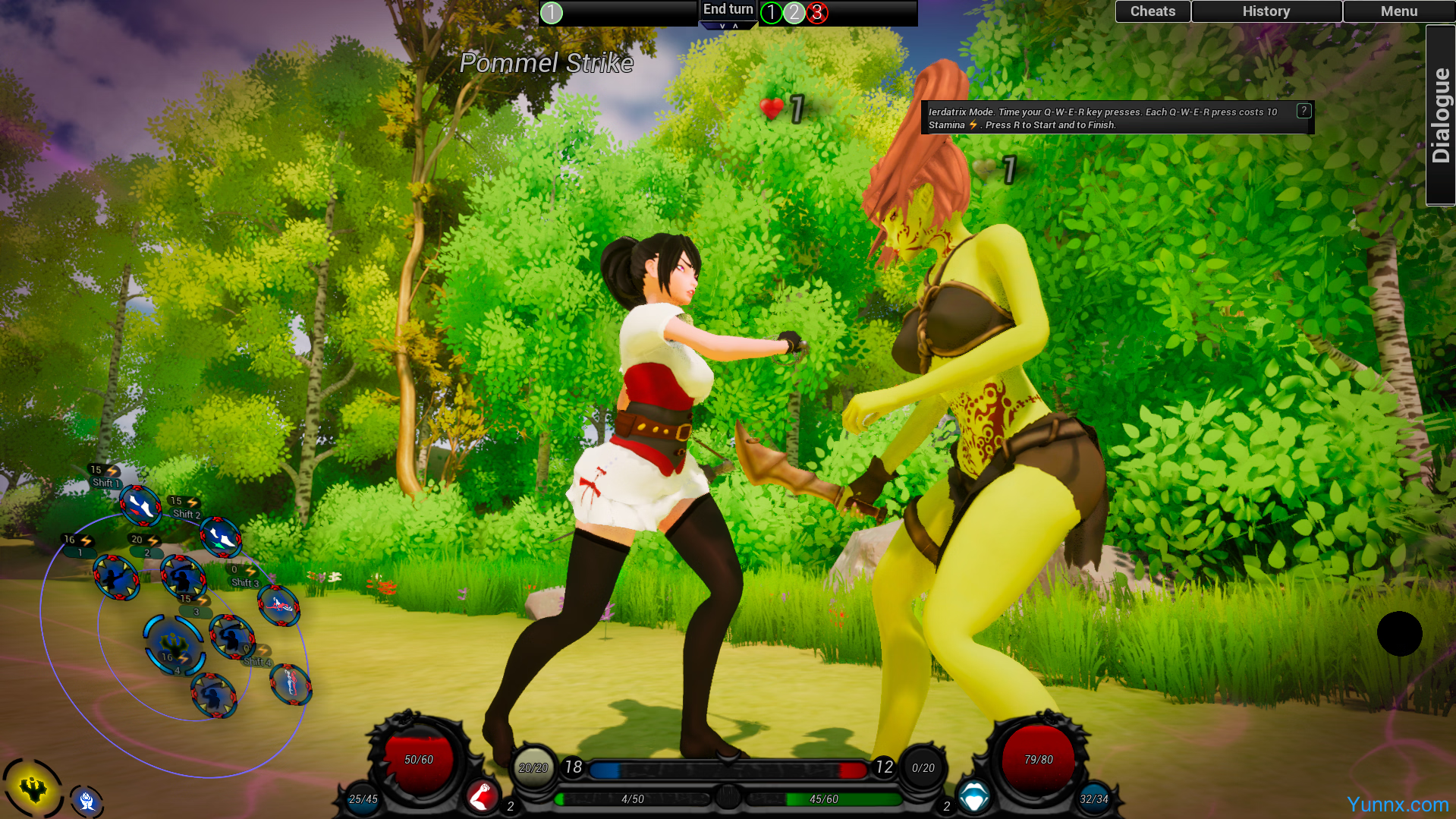This screenshot has height=819, width=1456.
Task: Click the question mark help button
Action: click(1303, 111)
